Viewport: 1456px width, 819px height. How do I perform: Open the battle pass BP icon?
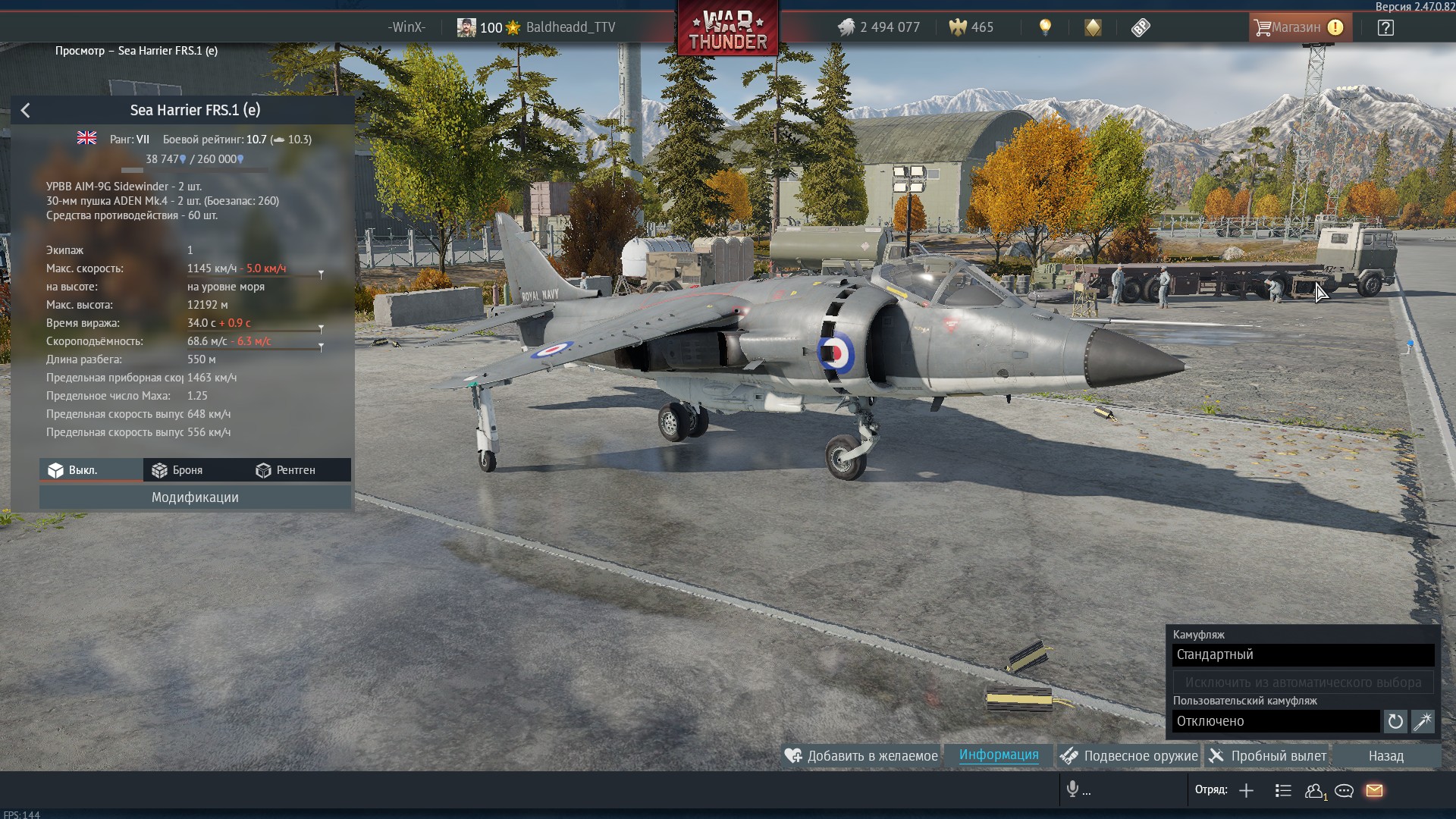pyautogui.click(x=1141, y=28)
